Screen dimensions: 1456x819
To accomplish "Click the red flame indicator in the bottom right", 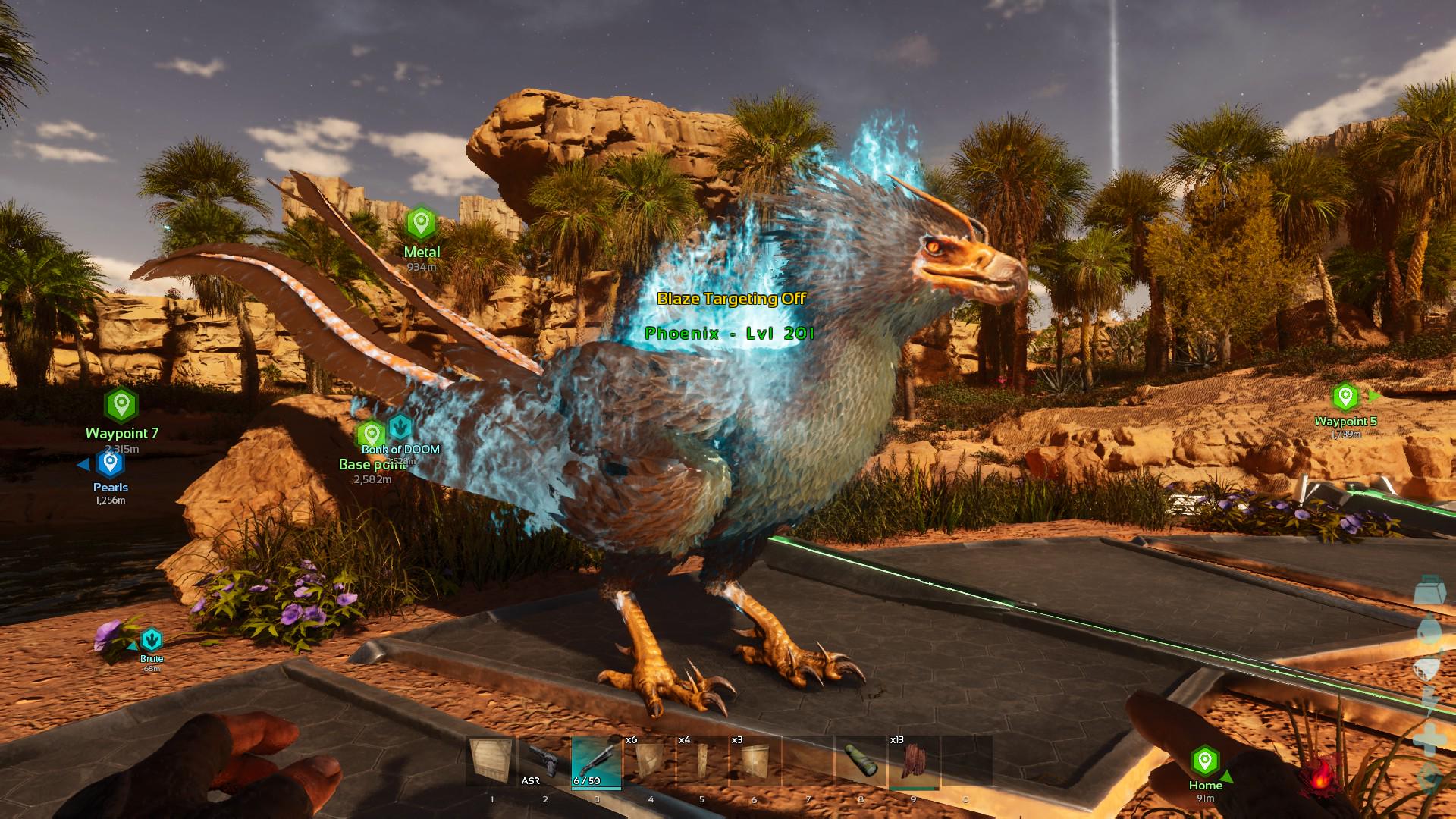I will tap(1321, 777).
